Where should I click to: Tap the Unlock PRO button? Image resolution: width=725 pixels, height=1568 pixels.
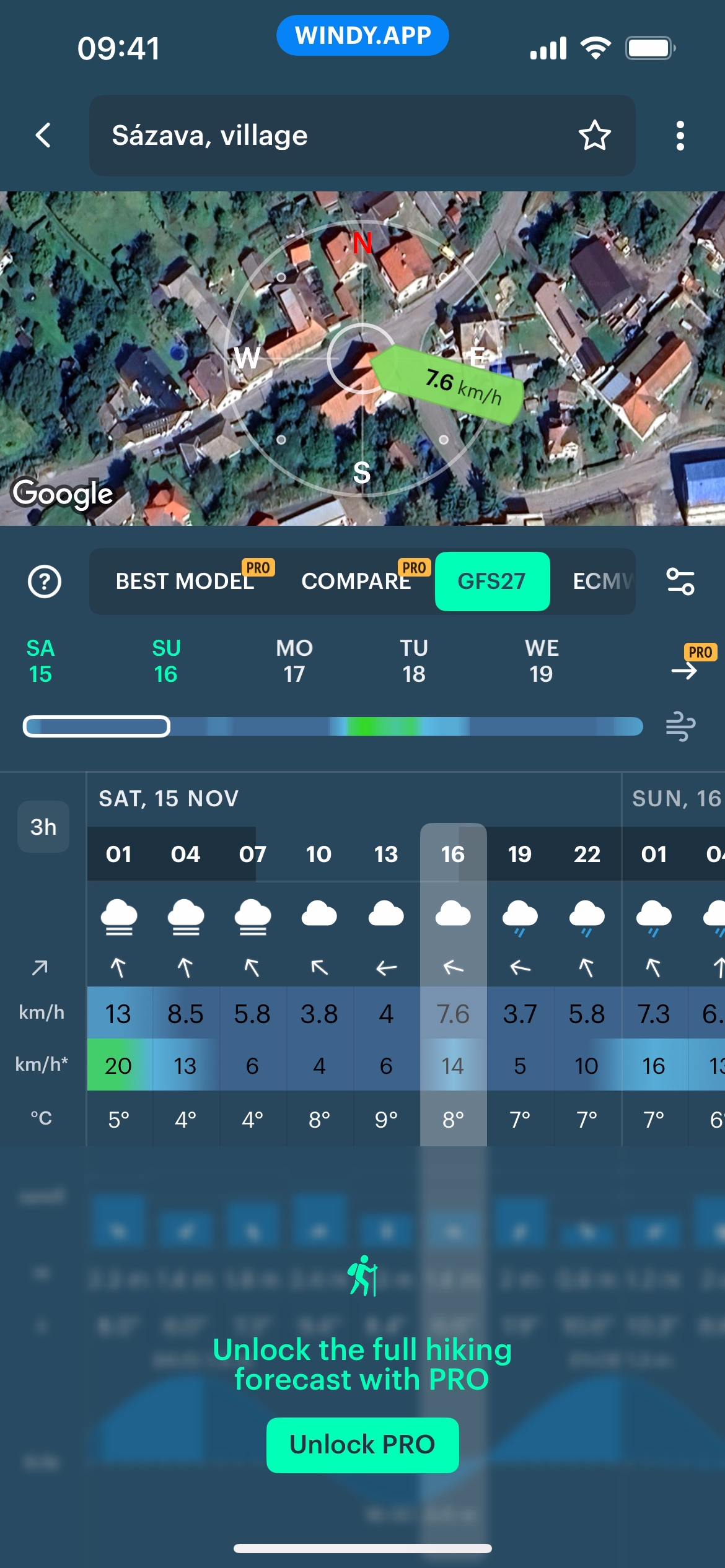click(362, 1445)
